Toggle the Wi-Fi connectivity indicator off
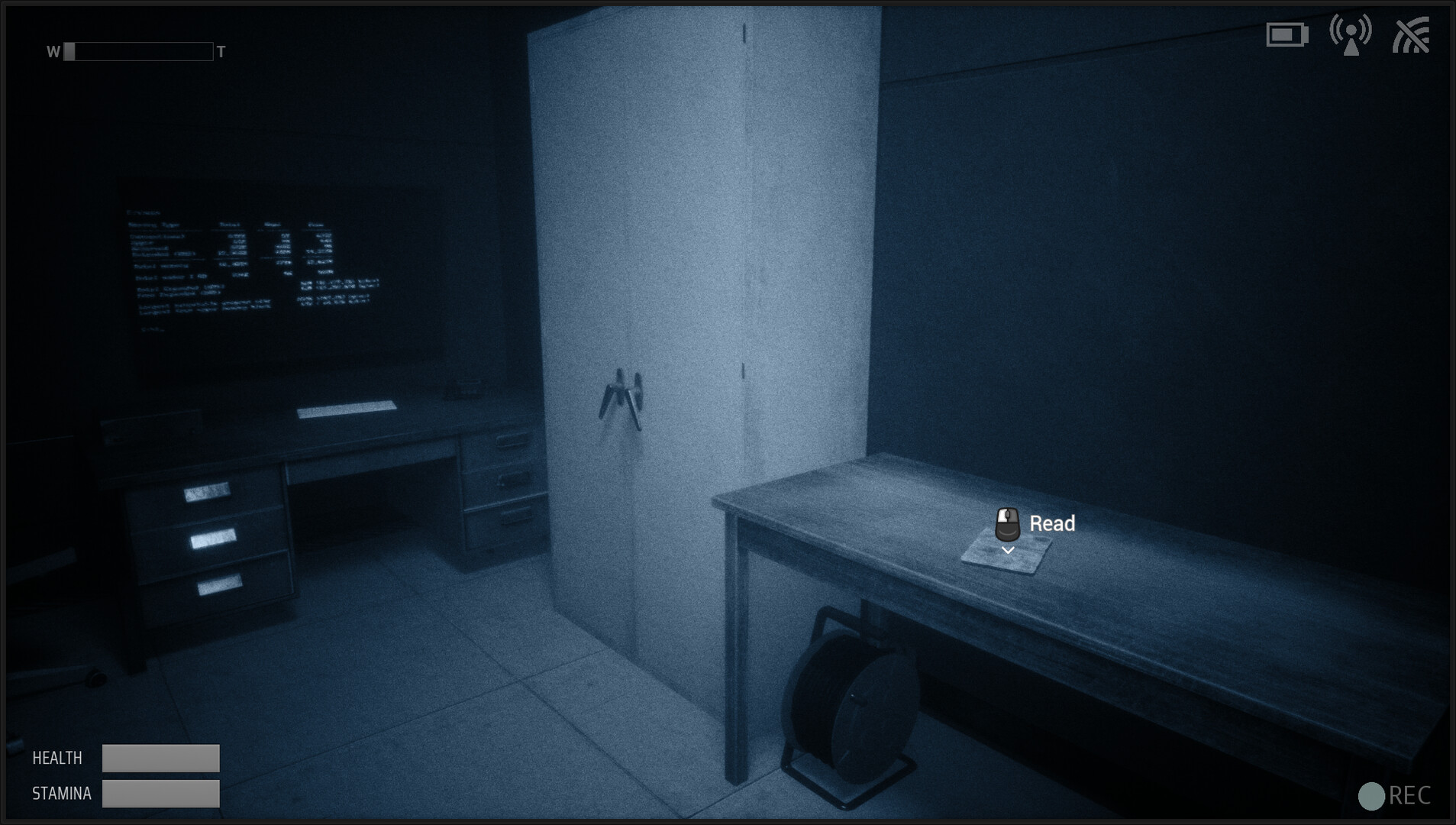This screenshot has width=1456, height=825. [1413, 34]
